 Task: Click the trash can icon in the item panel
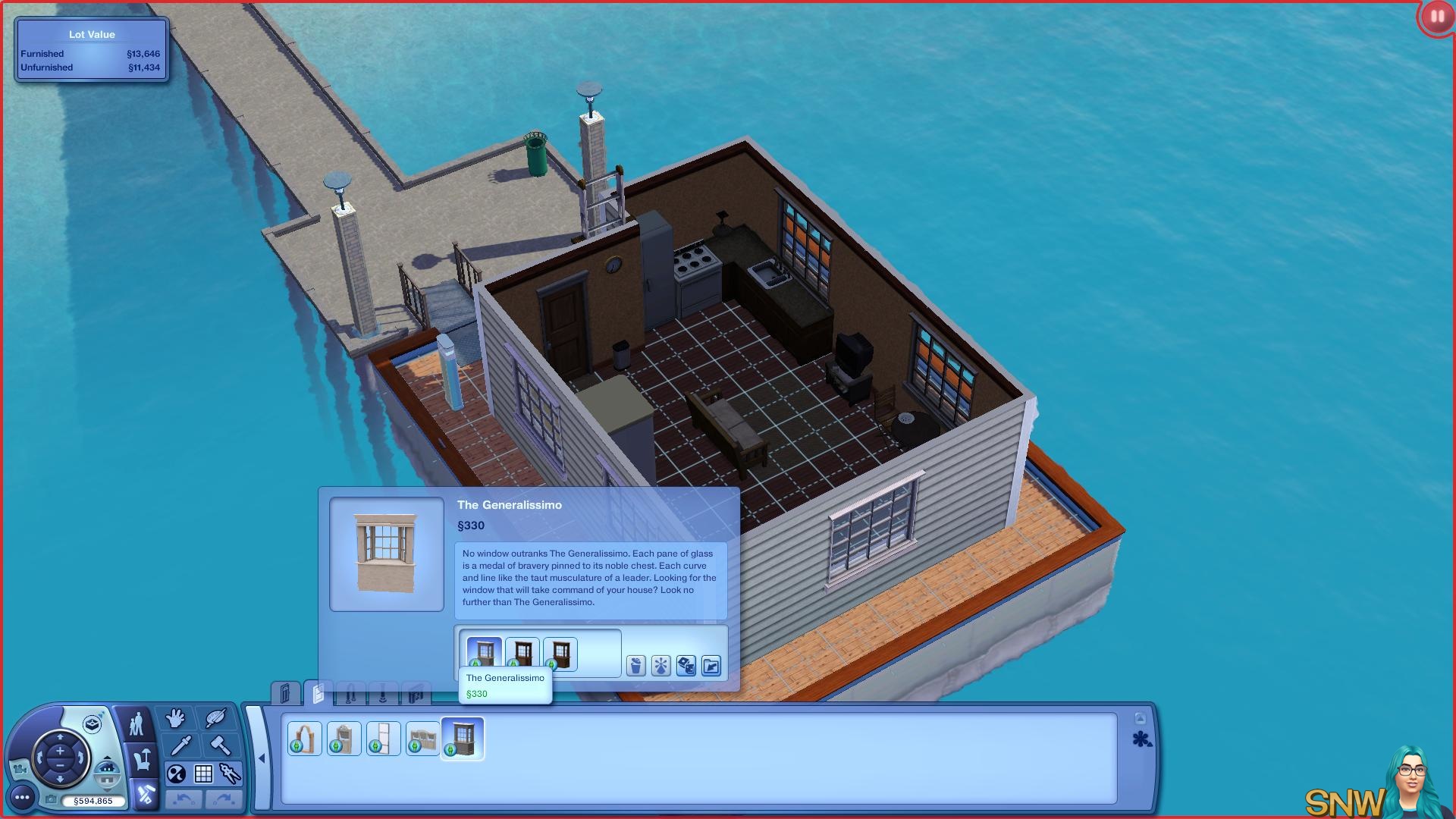[x=635, y=666]
